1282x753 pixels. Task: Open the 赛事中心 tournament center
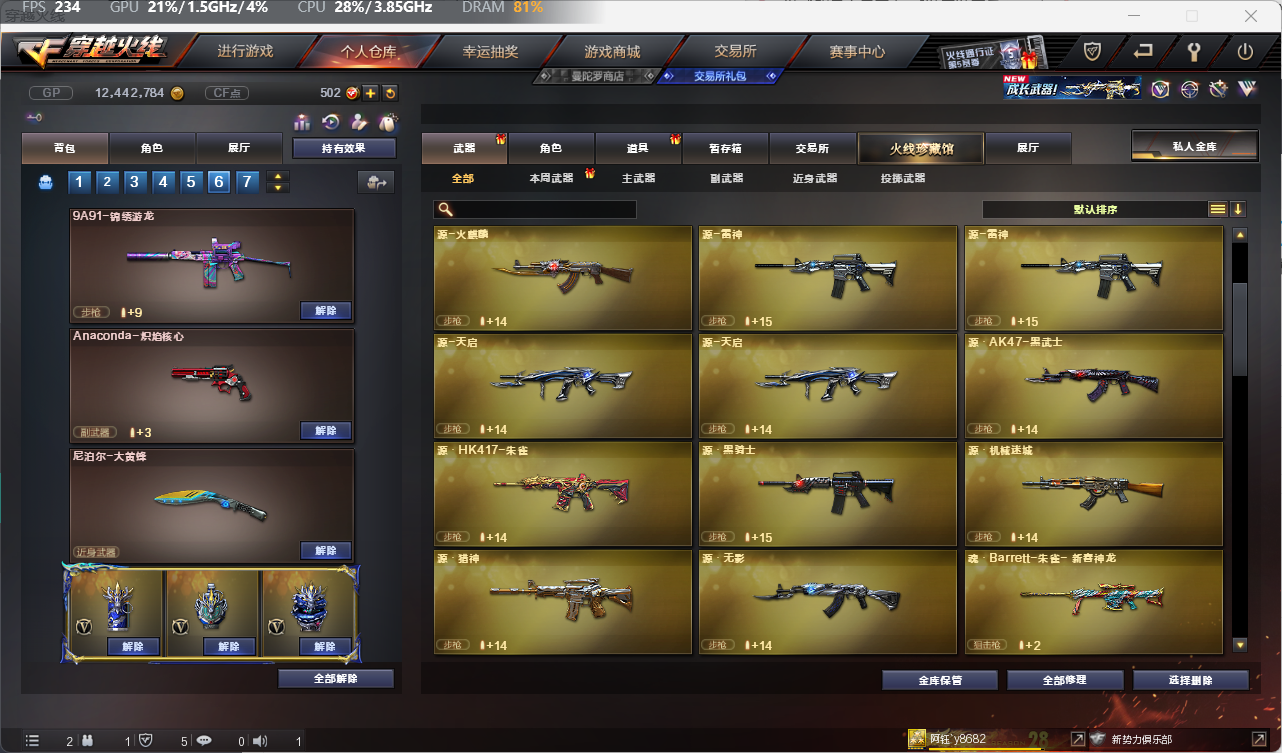[x=857, y=51]
